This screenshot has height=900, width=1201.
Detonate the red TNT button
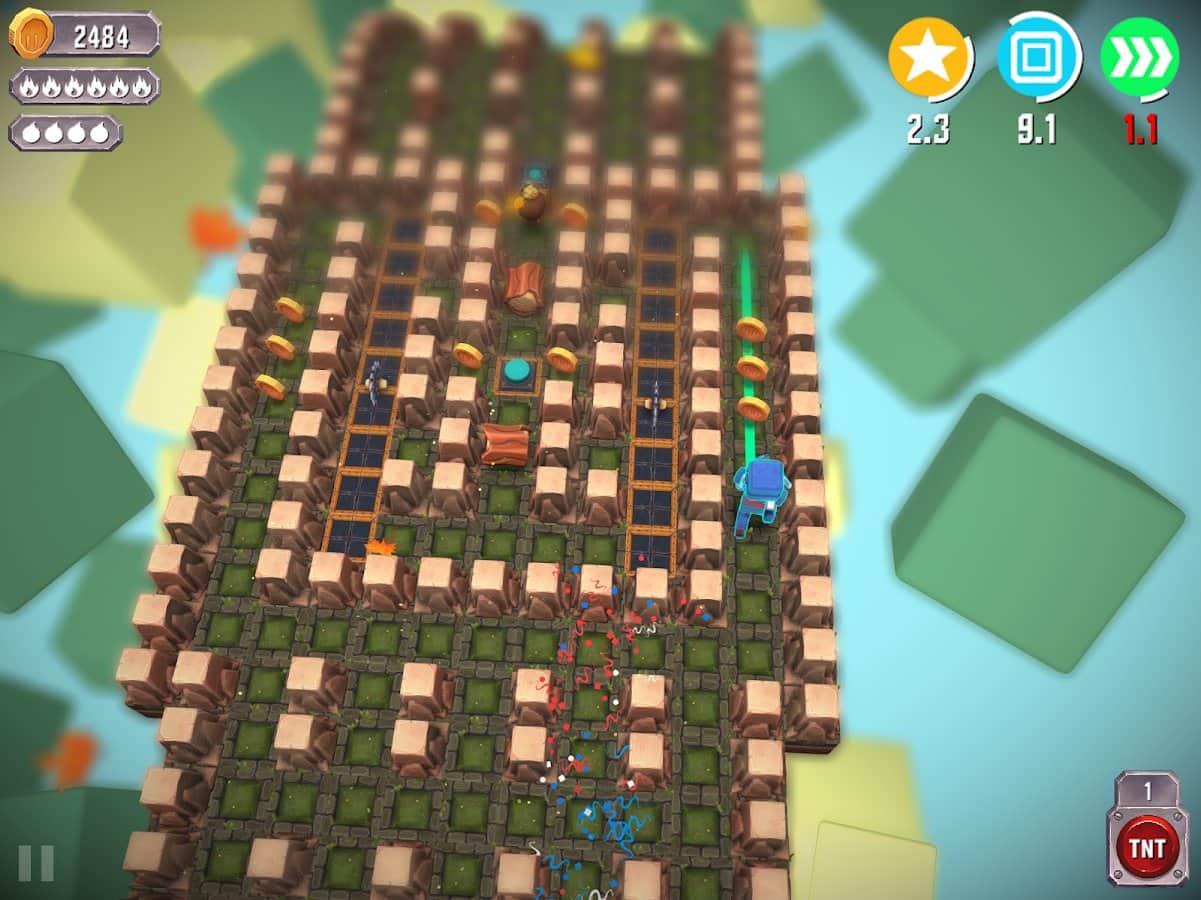pos(1146,848)
